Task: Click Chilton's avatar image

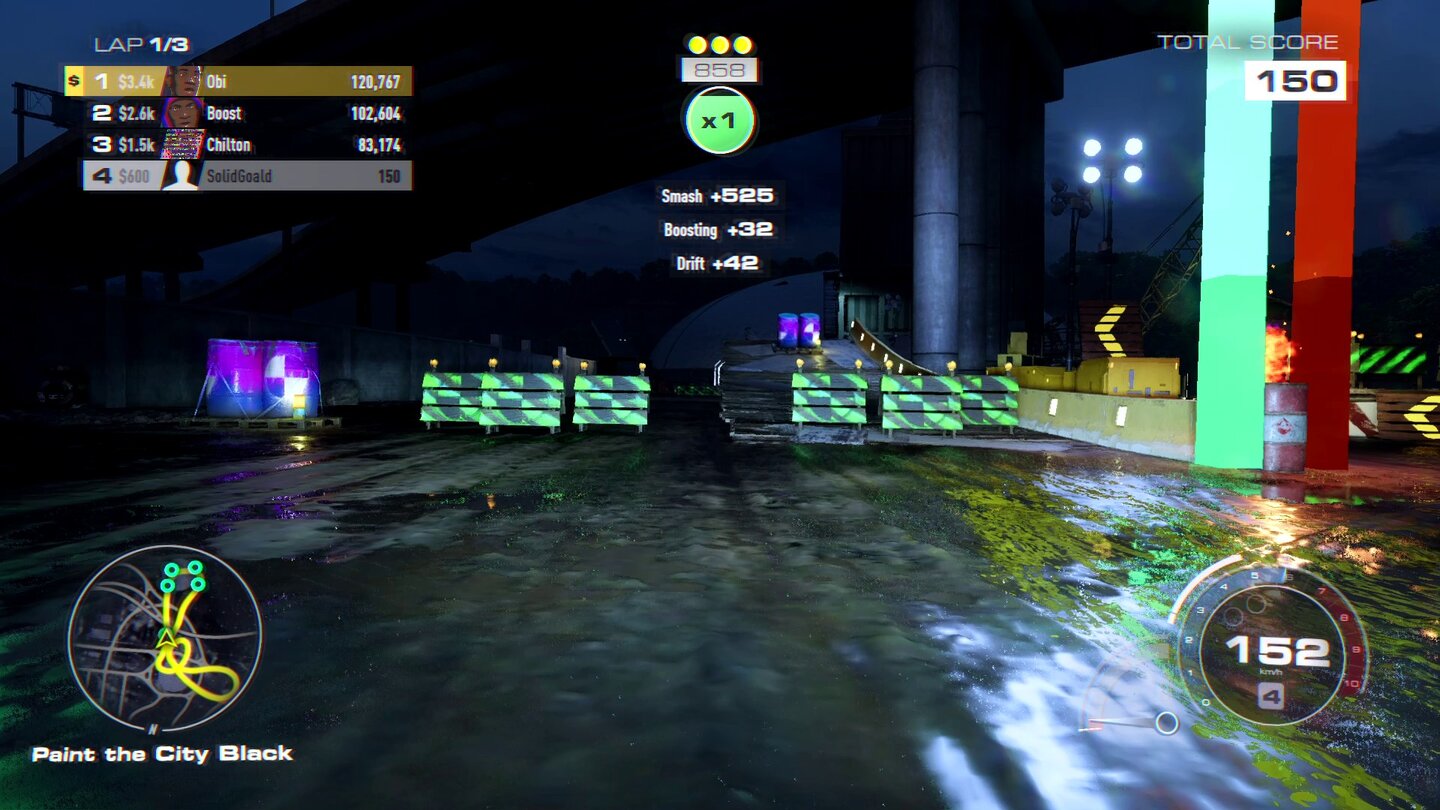Action: click(x=184, y=145)
